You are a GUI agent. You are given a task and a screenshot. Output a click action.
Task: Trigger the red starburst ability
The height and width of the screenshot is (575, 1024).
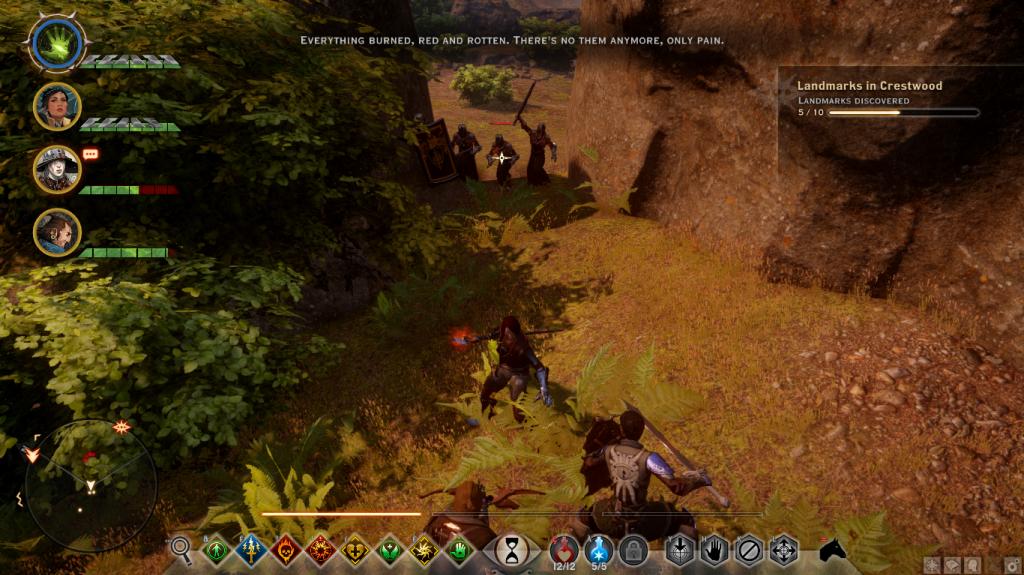[320, 549]
